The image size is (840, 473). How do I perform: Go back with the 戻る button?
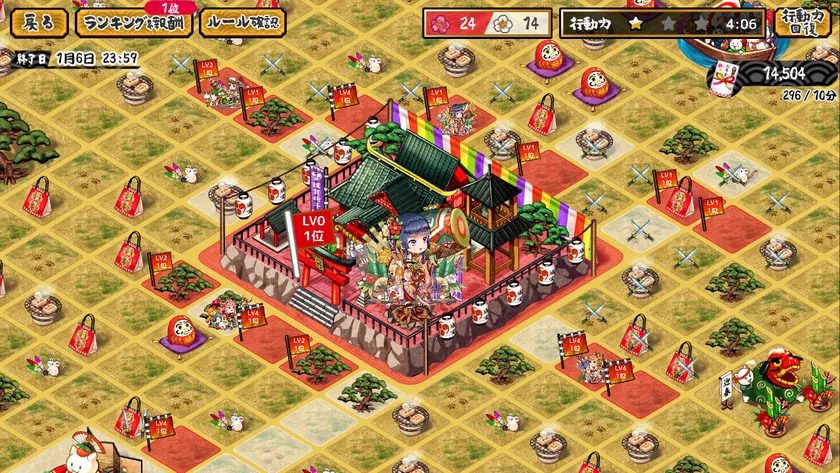39,23
